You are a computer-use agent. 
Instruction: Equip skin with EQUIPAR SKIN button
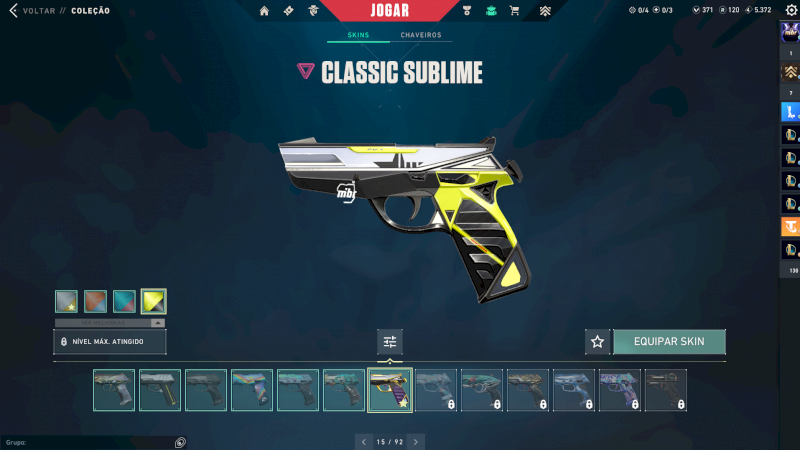[669, 342]
